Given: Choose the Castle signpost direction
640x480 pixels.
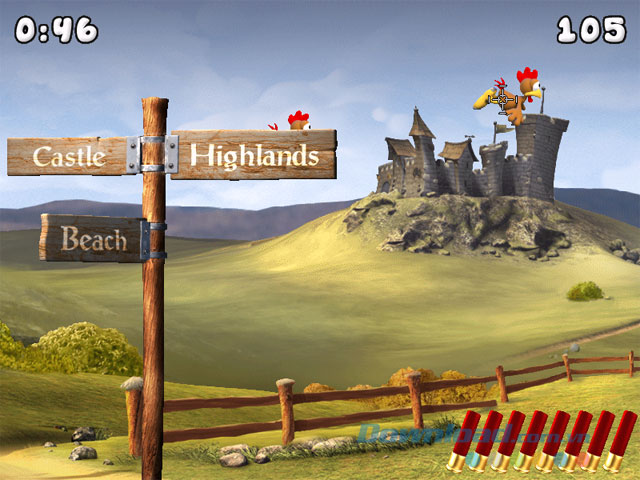Looking at the screenshot, I should click(70, 156).
